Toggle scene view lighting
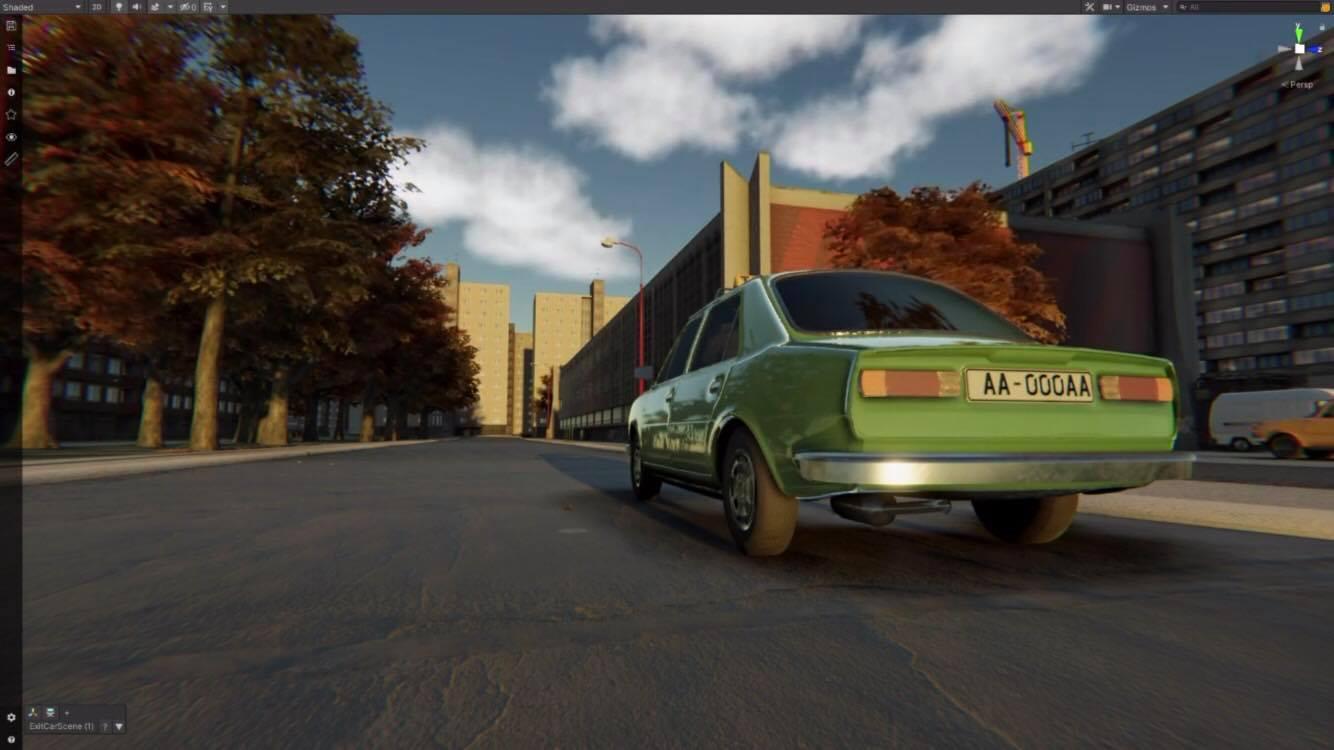 (x=119, y=6)
